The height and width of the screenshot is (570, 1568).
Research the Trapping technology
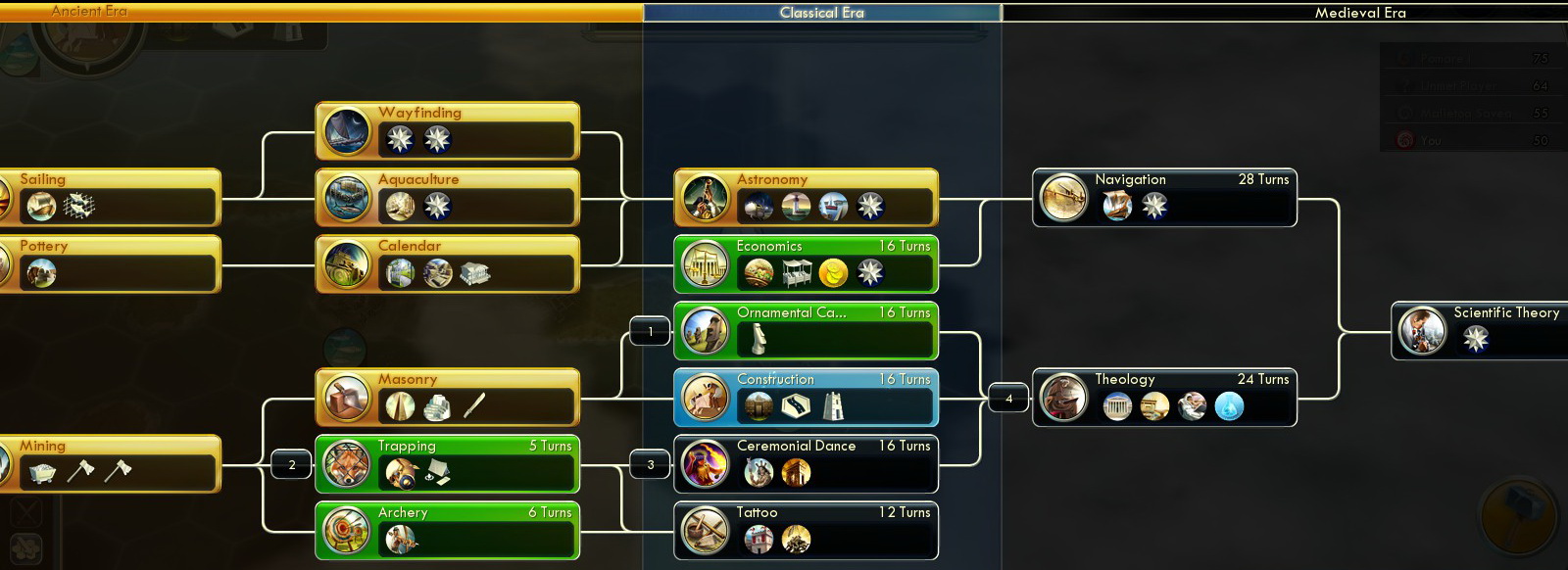[447, 463]
